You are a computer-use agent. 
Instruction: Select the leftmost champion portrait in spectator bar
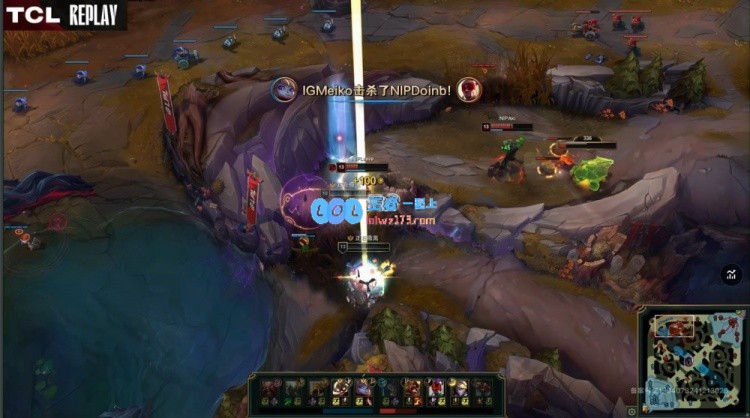pyautogui.click(x=270, y=387)
